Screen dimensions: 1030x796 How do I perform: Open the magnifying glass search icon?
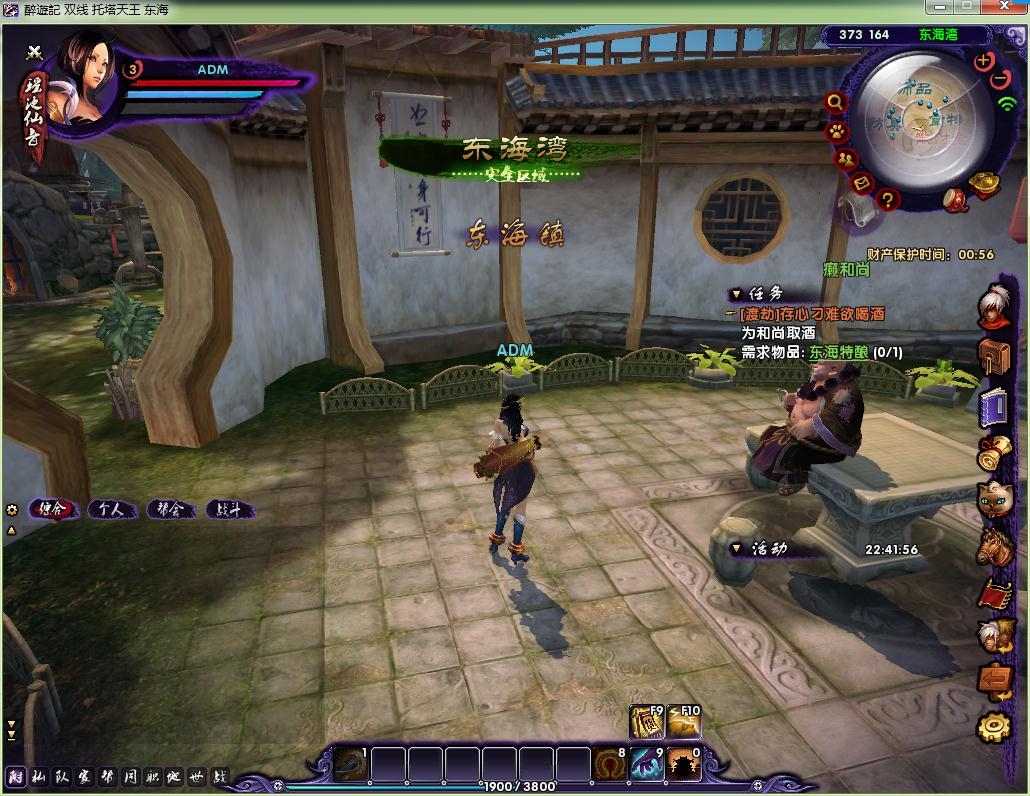[835, 102]
